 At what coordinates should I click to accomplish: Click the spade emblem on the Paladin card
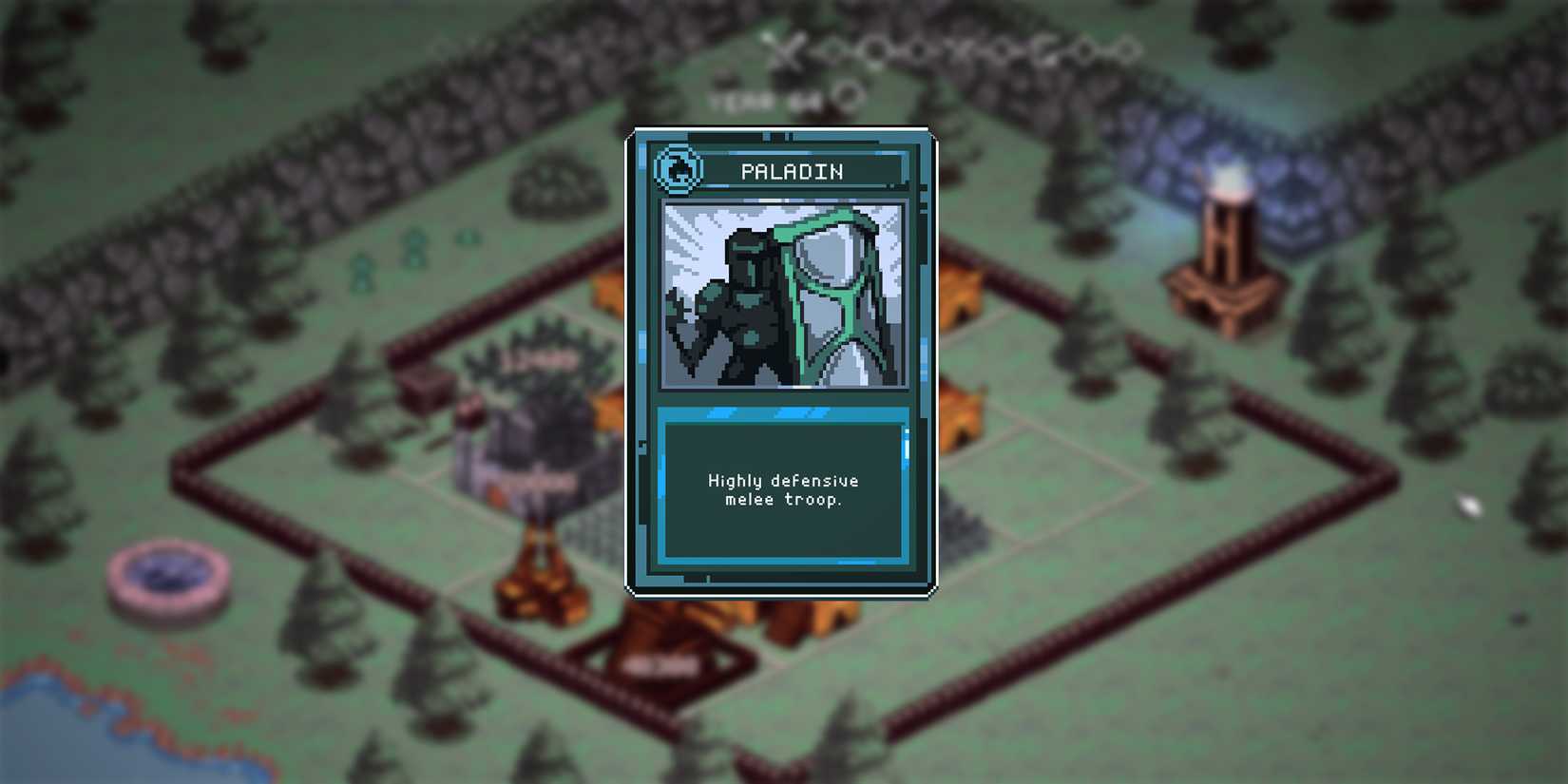point(678,171)
